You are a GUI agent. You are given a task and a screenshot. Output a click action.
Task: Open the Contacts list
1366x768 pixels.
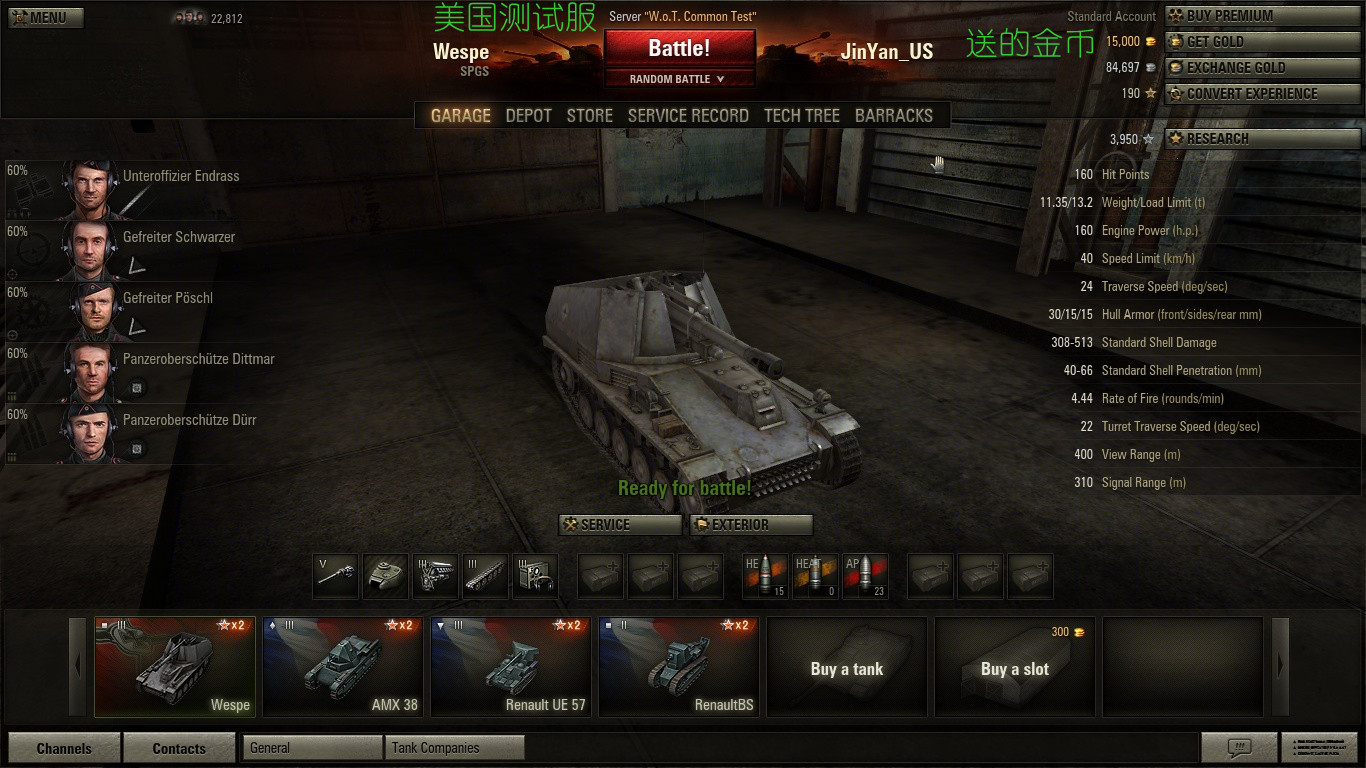[179, 748]
